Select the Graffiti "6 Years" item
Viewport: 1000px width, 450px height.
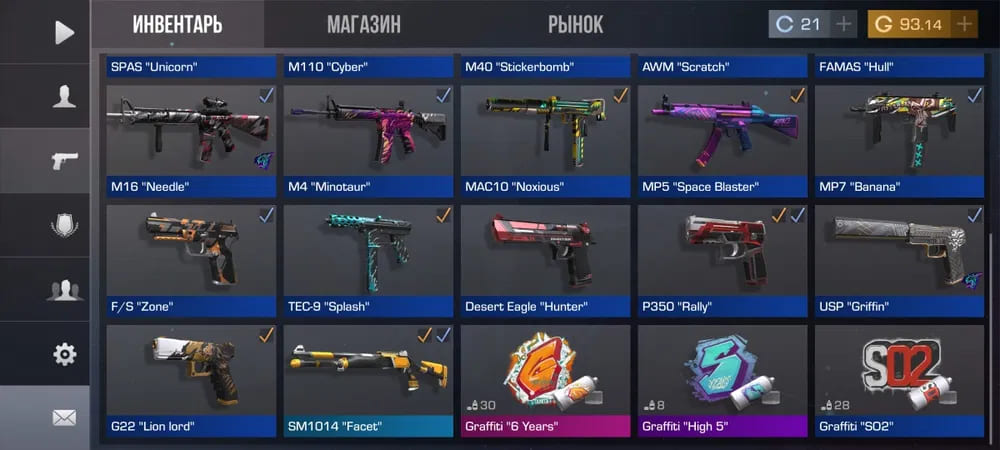coord(546,378)
